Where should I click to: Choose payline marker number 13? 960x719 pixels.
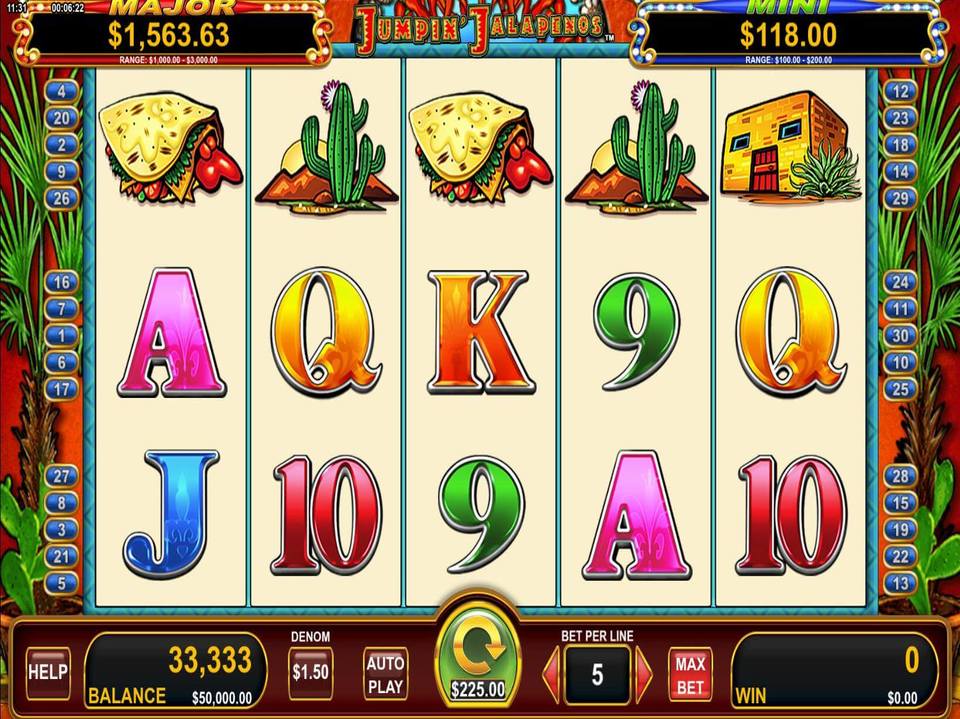coord(900,583)
